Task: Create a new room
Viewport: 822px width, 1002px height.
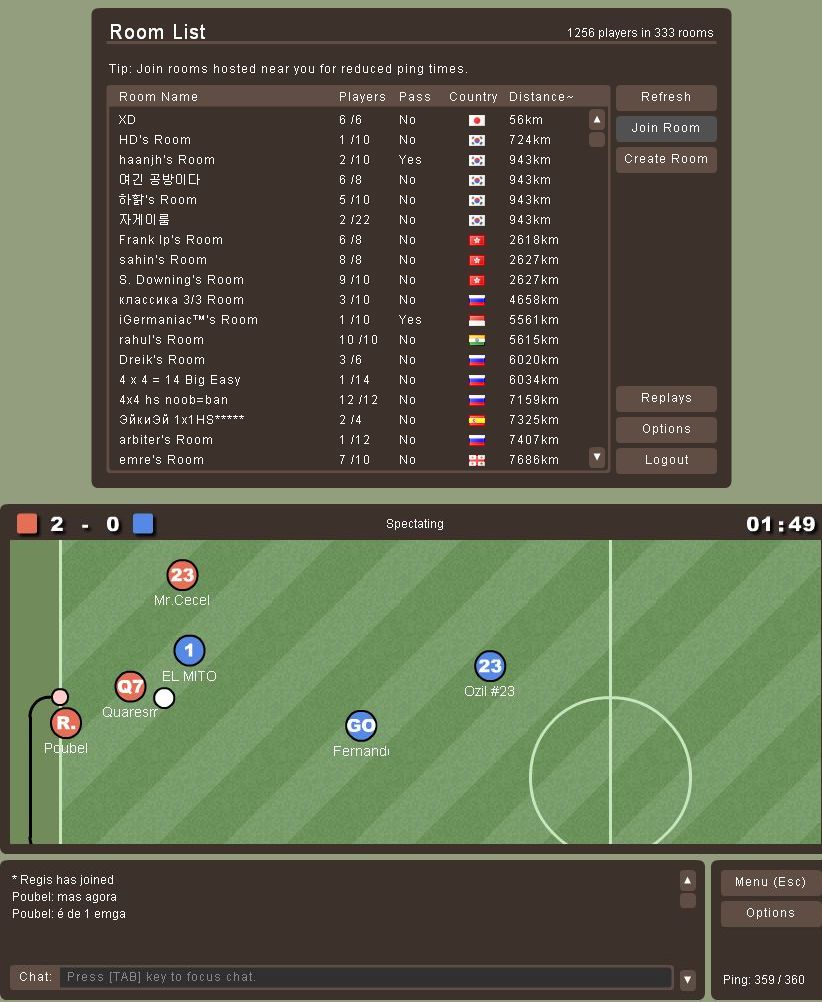Action: click(666, 159)
